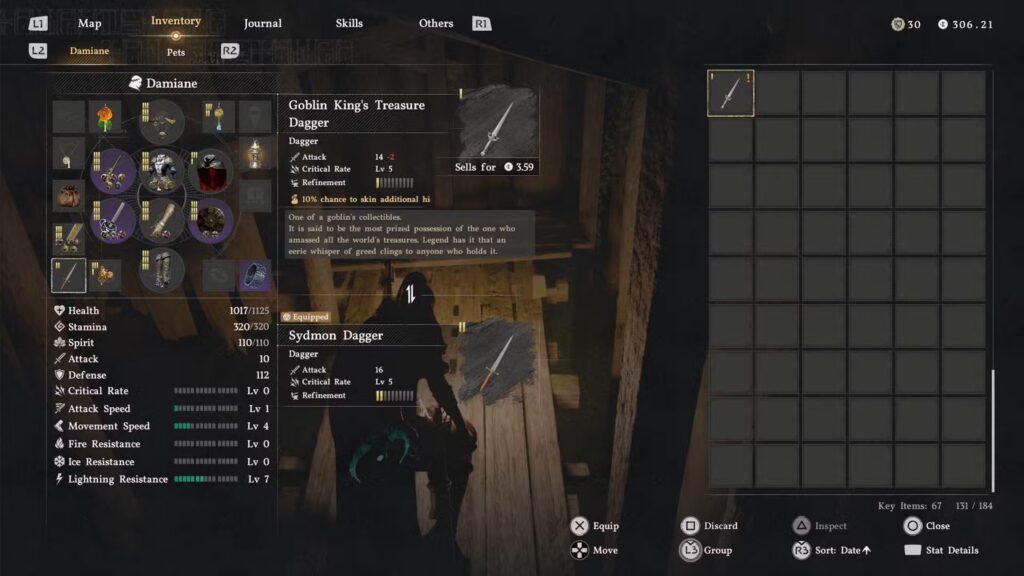This screenshot has width=1024, height=576.
Task: Open the Others tab
Action: (x=436, y=23)
